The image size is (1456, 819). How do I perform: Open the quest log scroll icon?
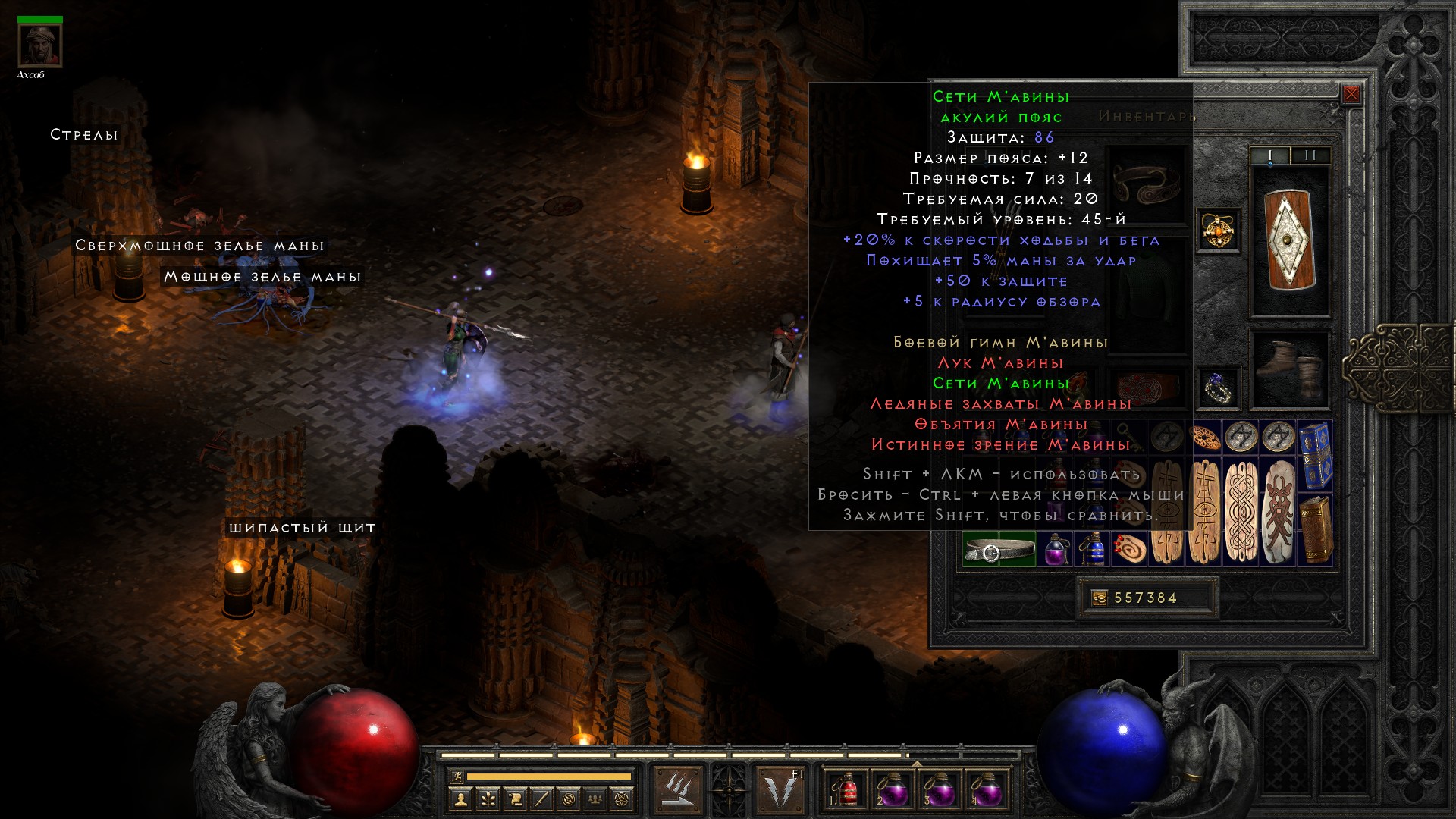pos(515,799)
